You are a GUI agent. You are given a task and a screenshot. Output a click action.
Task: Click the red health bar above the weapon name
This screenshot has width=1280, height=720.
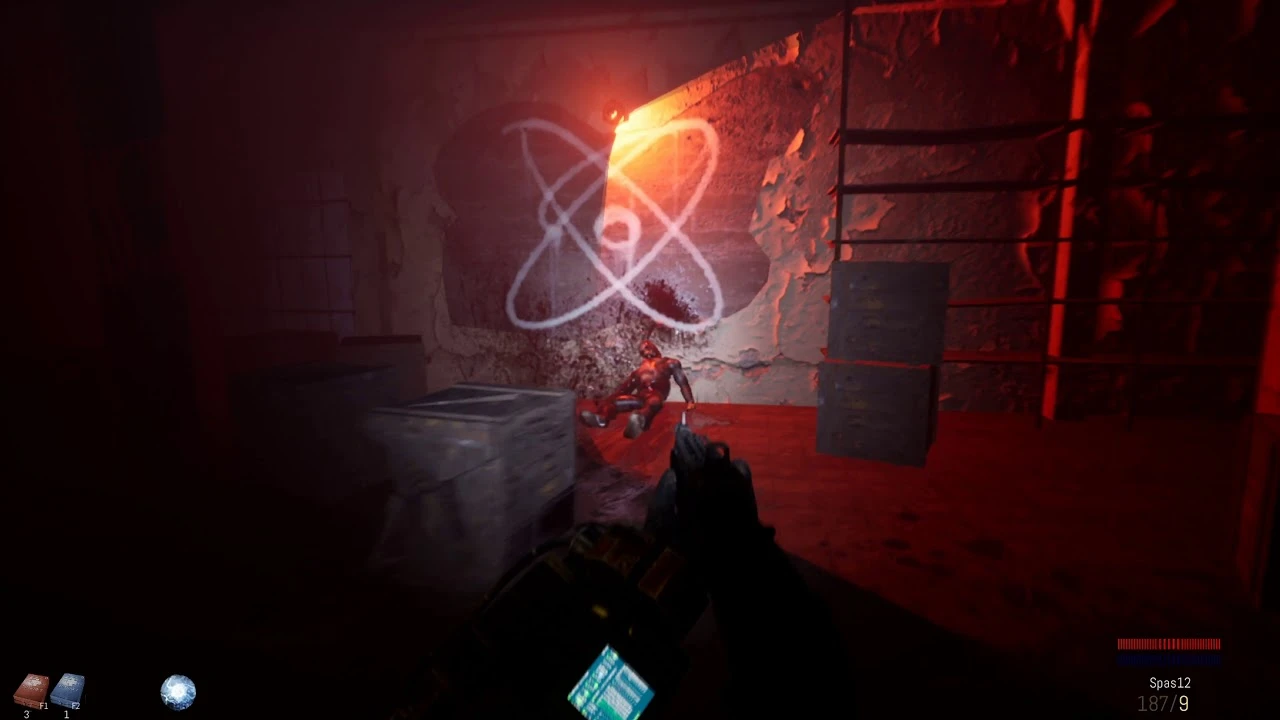(1168, 645)
